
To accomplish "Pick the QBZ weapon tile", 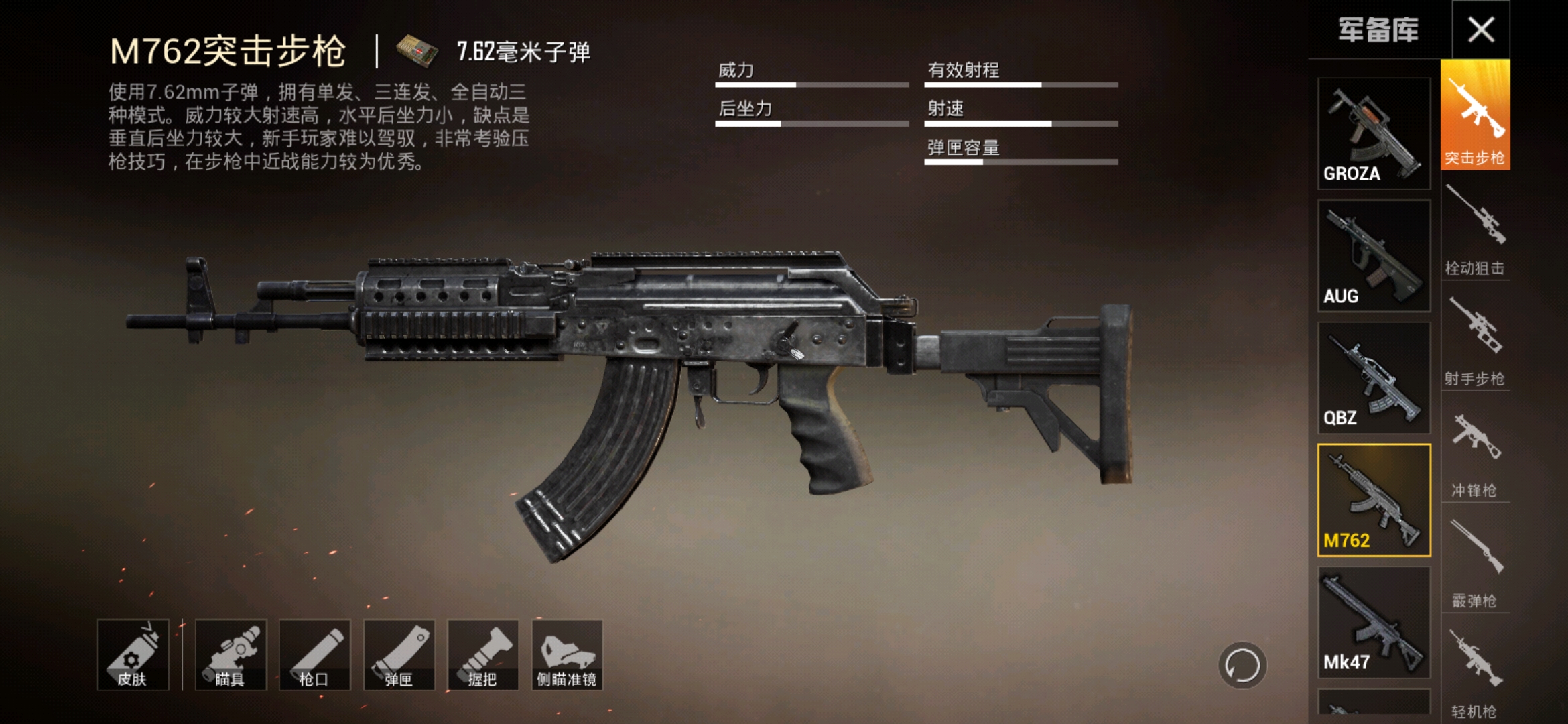I will (x=1374, y=378).
